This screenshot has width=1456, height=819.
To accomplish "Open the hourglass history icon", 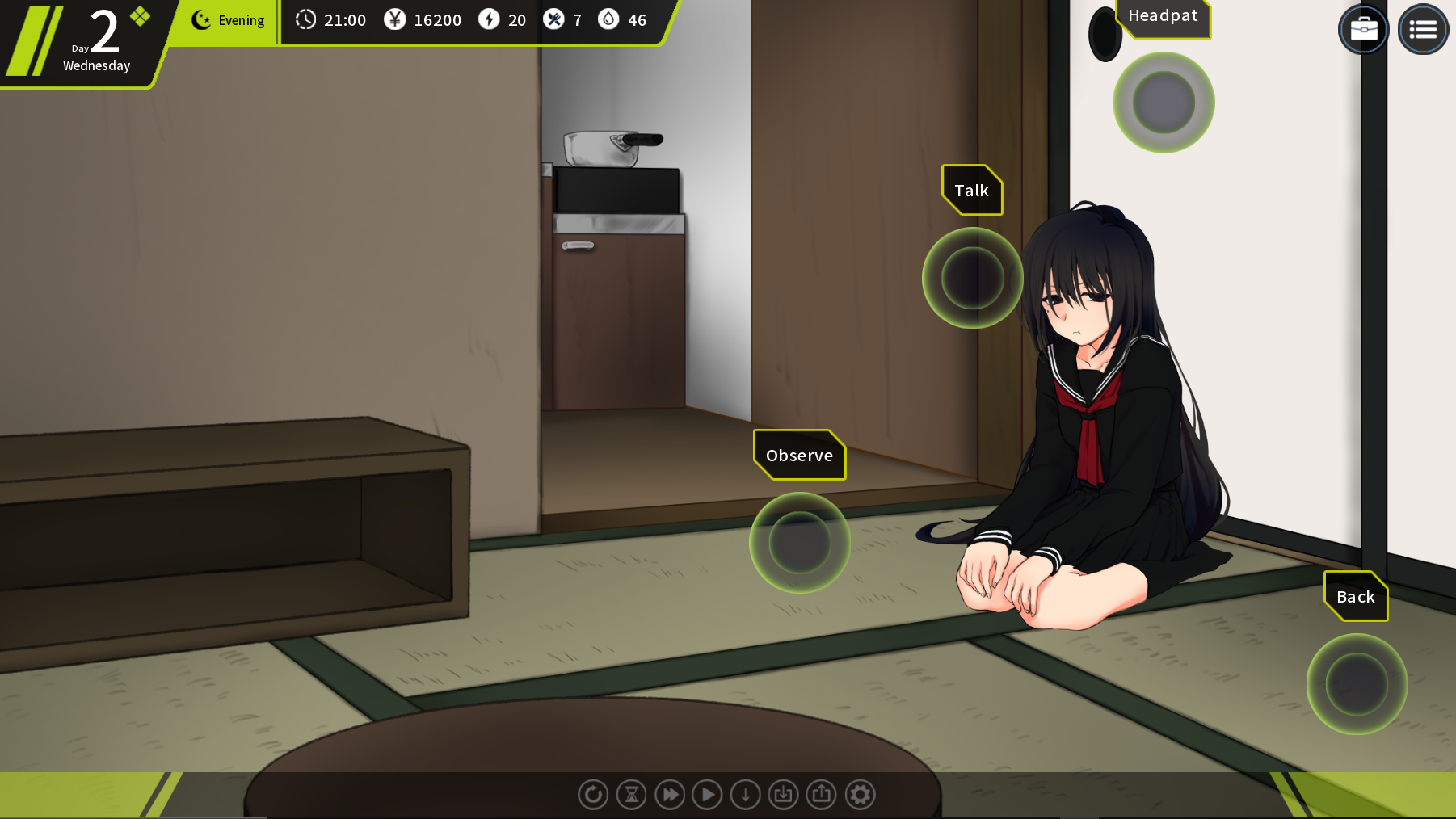I will click(631, 795).
